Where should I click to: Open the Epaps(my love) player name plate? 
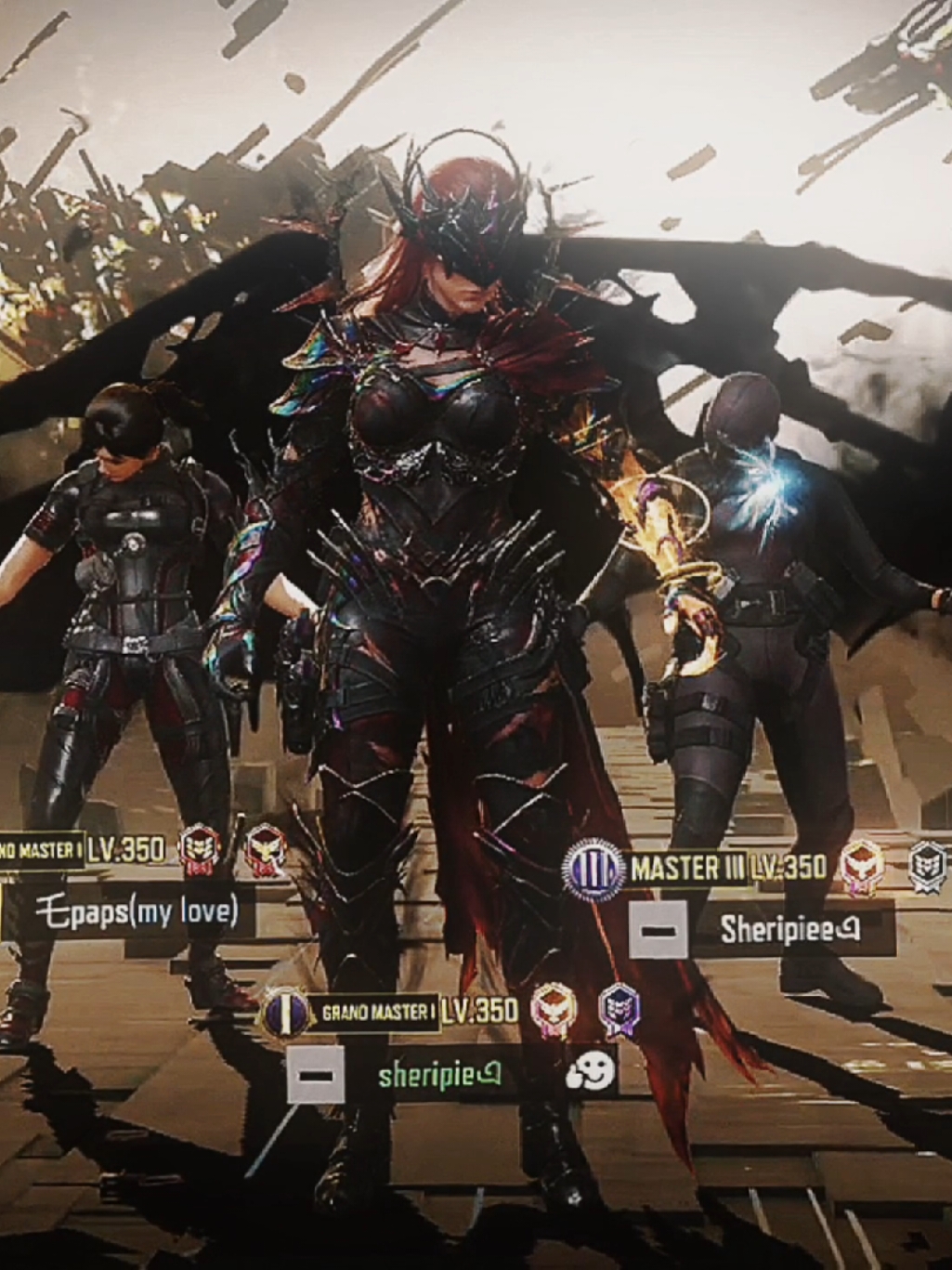pyautogui.click(x=137, y=911)
